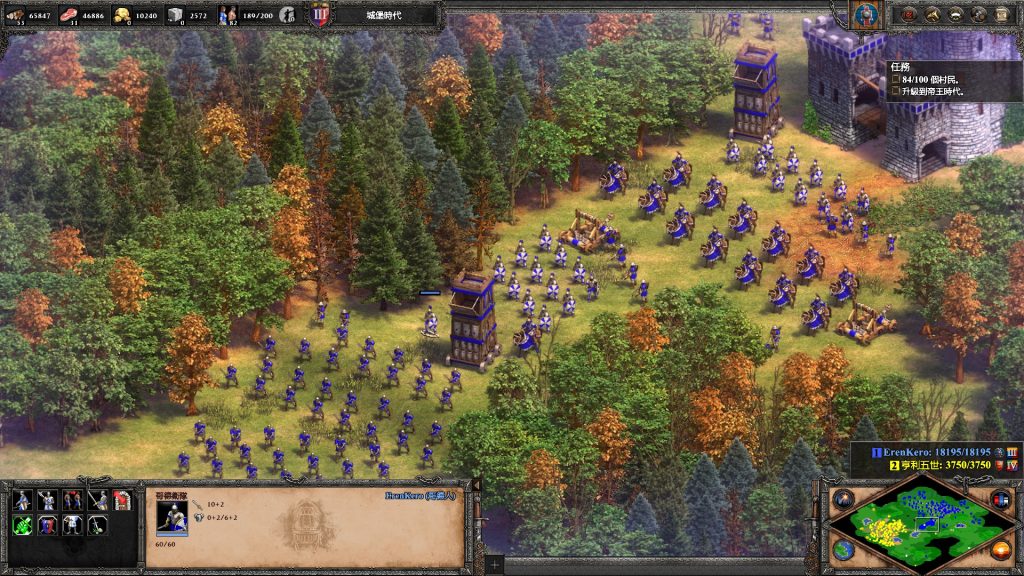
Task: Click the orange glowing orb minimap button
Action: (x=1000, y=549)
